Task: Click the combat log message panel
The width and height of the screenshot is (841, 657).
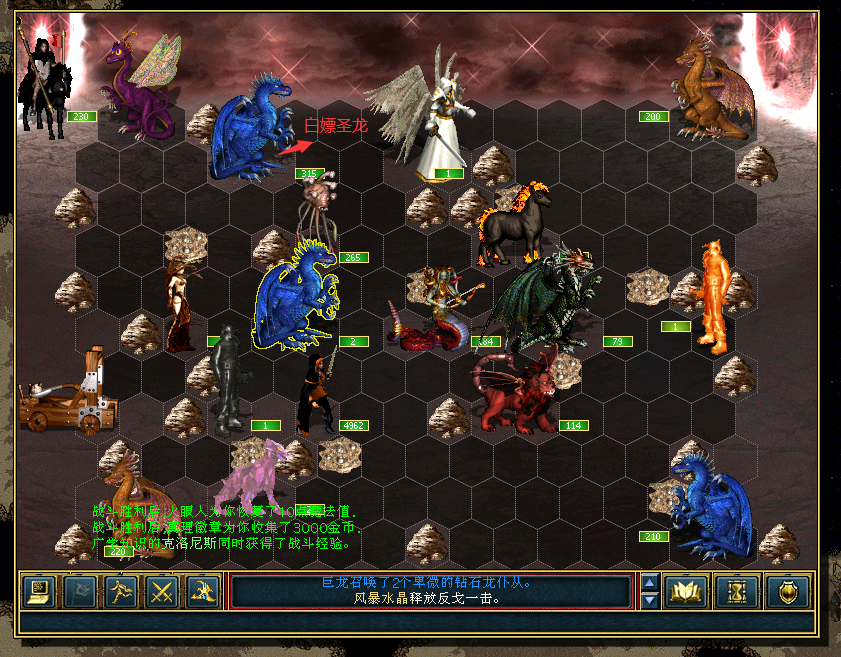Action: pos(432,591)
